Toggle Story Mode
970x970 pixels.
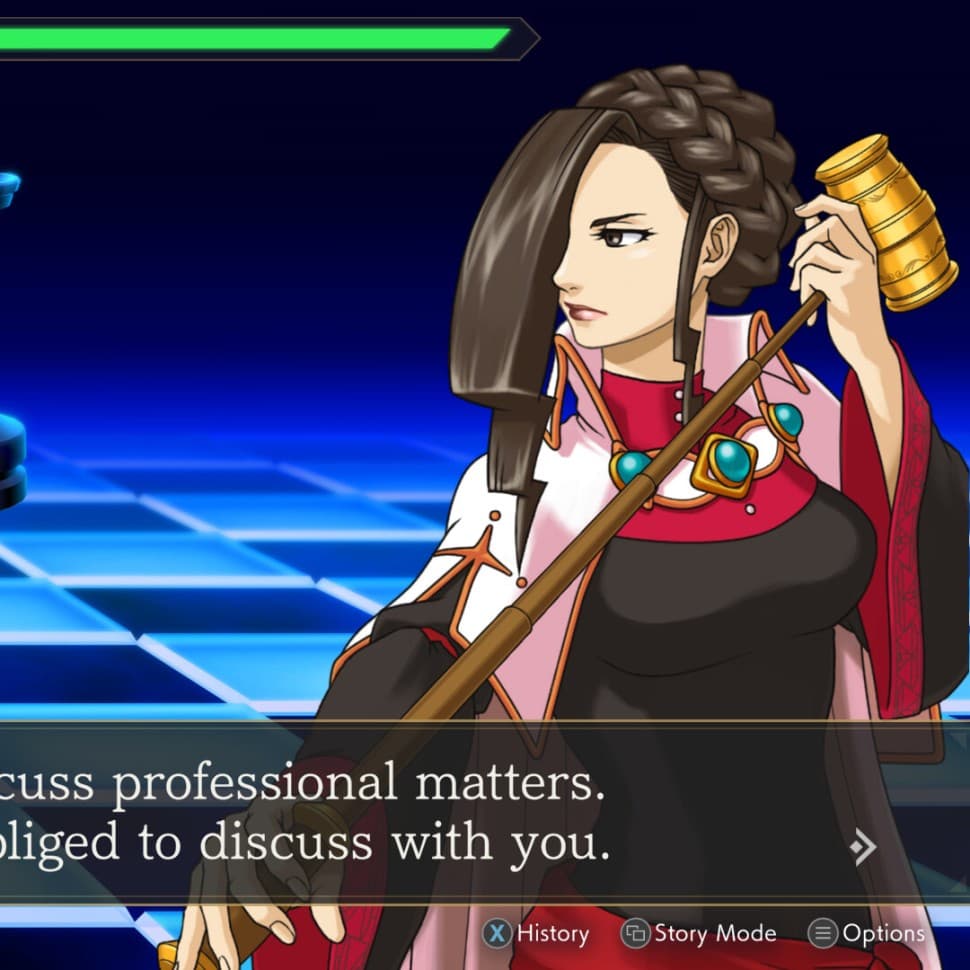tap(699, 934)
